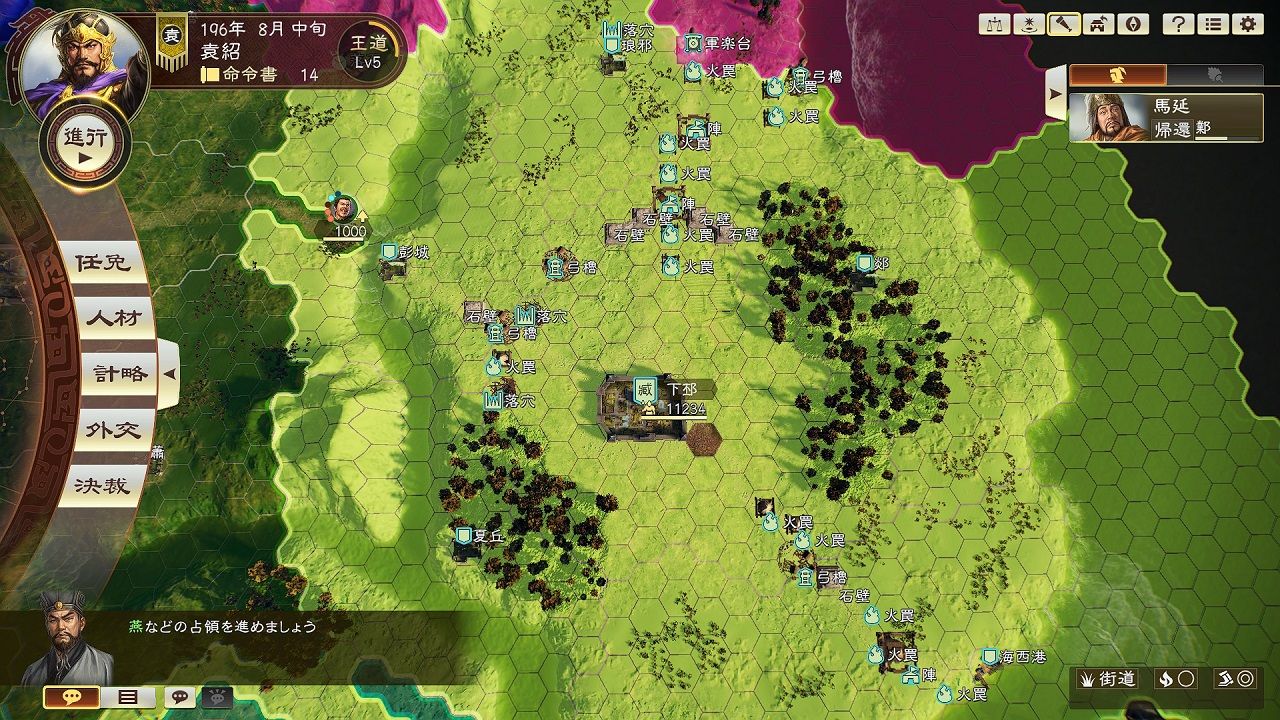Select the 下邳 city label
This screenshot has width=1280, height=720.
pos(681,389)
